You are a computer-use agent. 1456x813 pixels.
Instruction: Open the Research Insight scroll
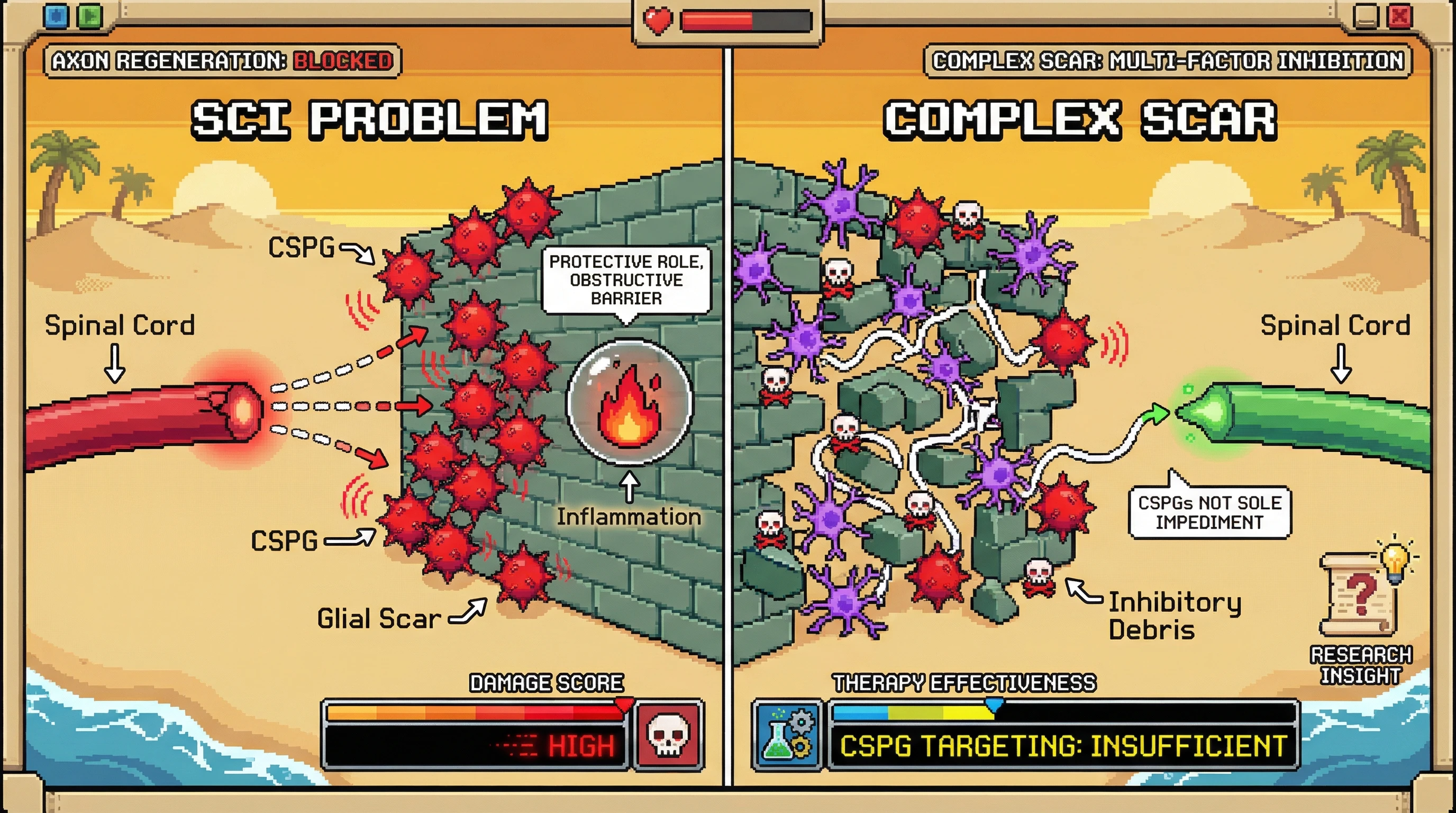coord(1359,595)
